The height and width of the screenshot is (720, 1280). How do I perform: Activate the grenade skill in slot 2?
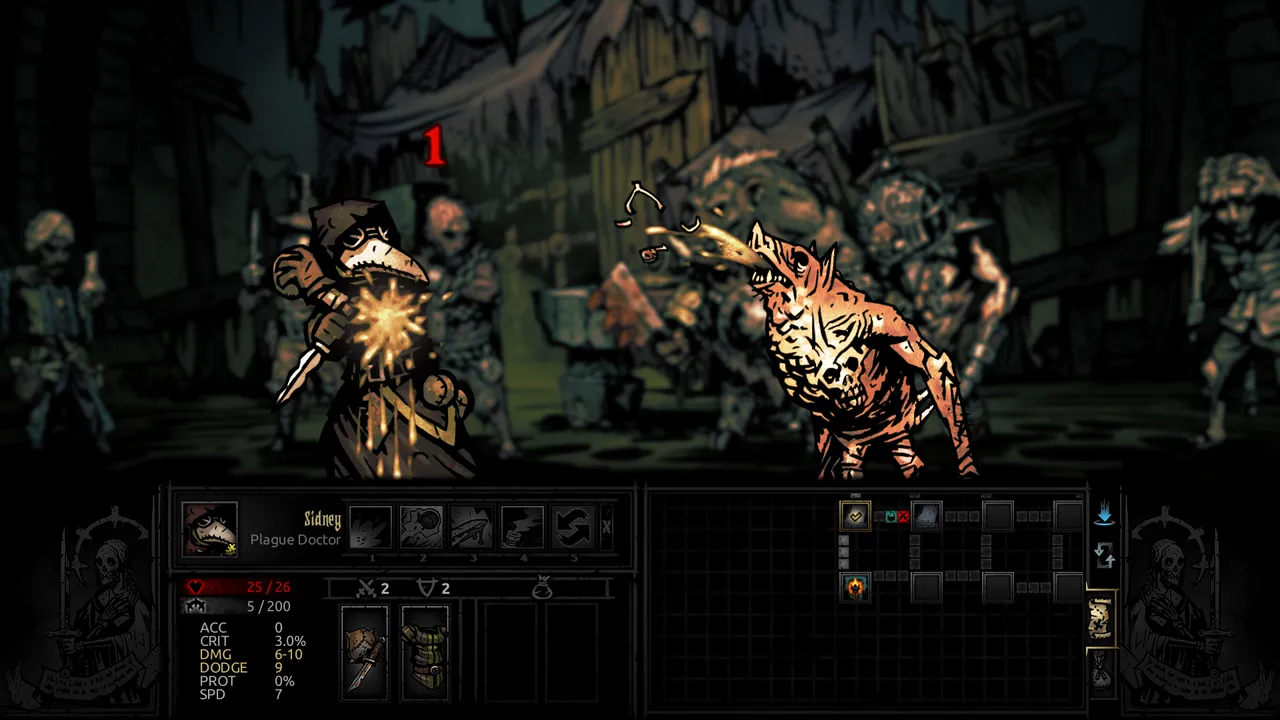[x=422, y=527]
